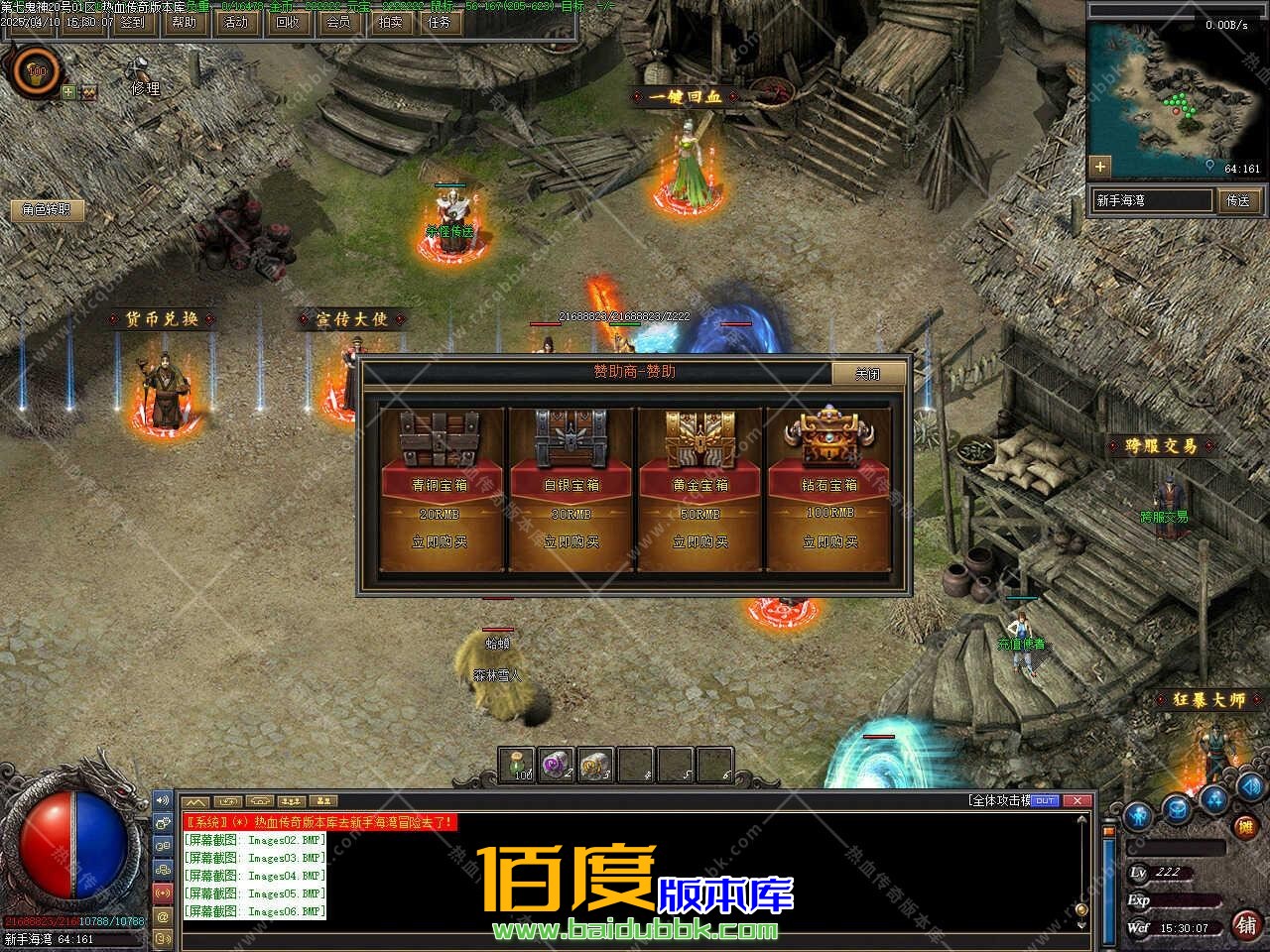Viewport: 1270px width, 952px height.
Task: Open the 回收 recycle menu
Action: [288, 22]
